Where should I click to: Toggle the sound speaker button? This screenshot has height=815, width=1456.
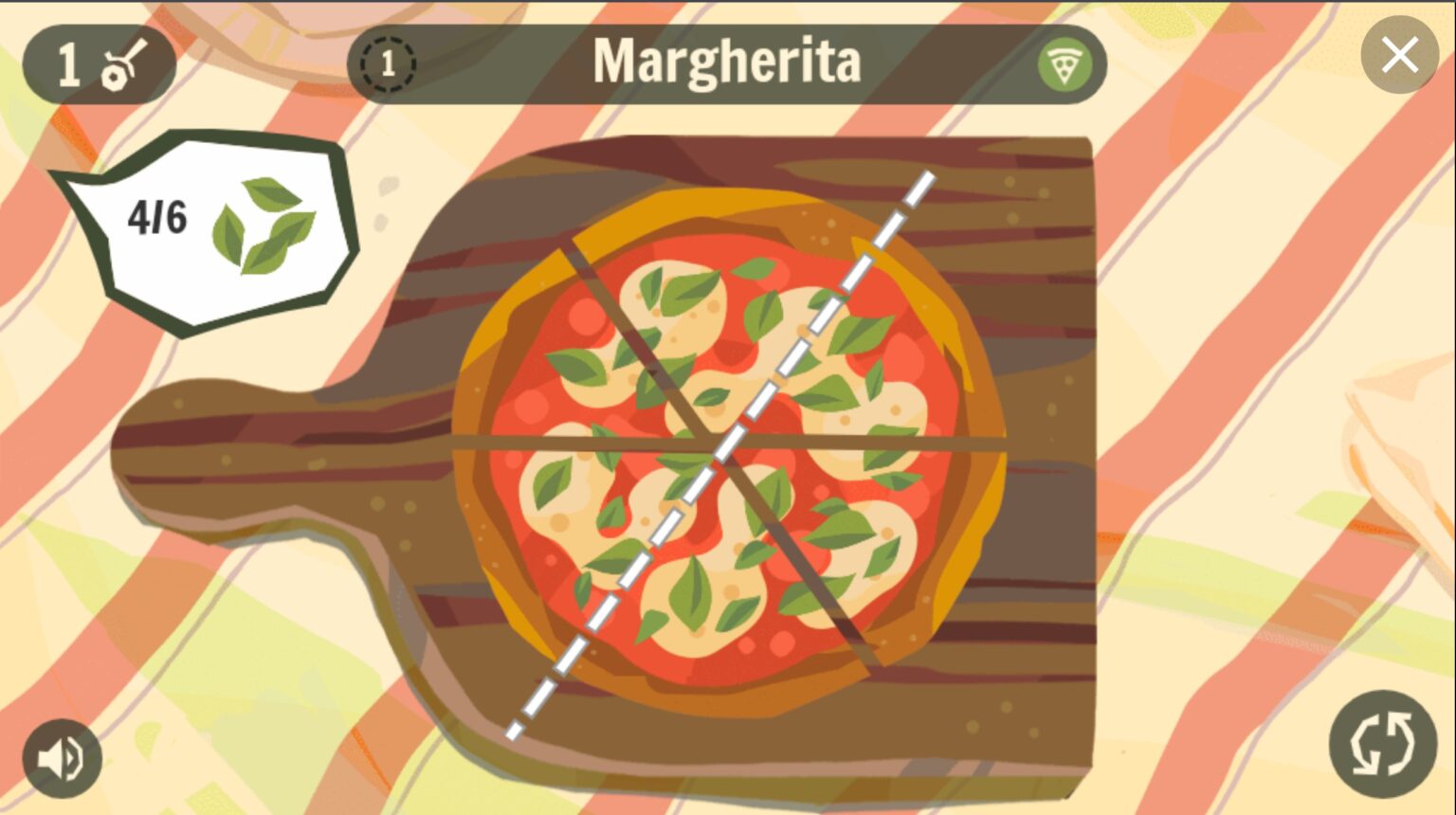coord(63,758)
